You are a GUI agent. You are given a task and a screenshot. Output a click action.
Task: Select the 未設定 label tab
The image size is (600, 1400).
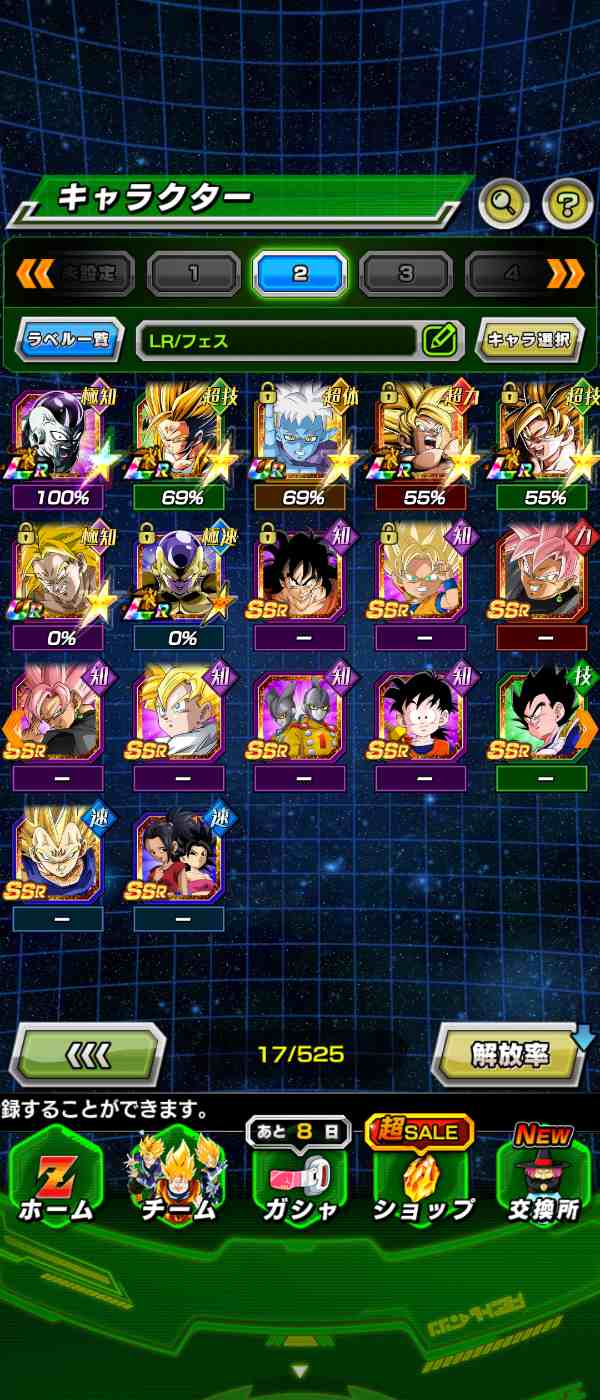click(87, 273)
